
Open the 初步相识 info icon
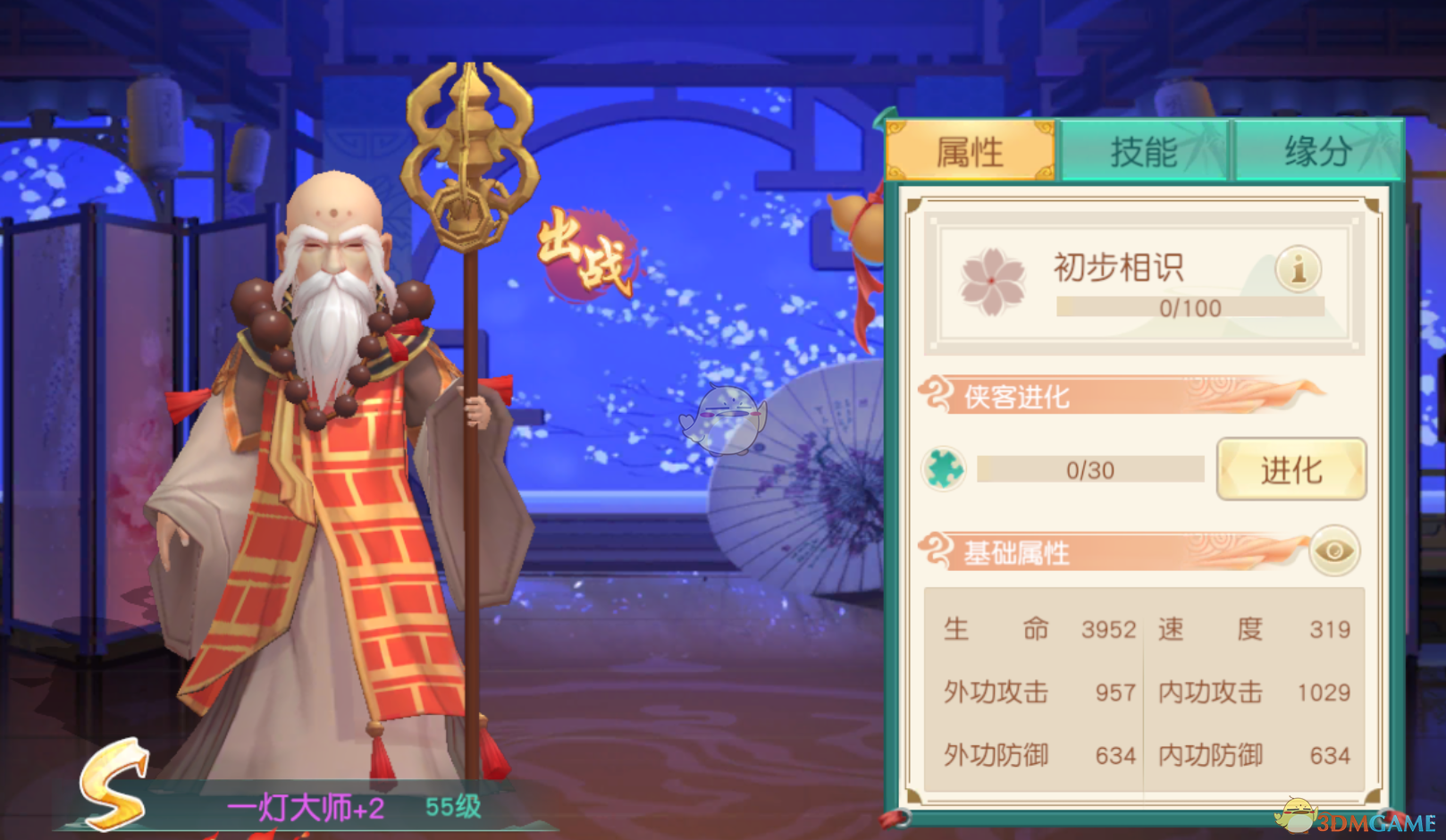[x=1296, y=267]
